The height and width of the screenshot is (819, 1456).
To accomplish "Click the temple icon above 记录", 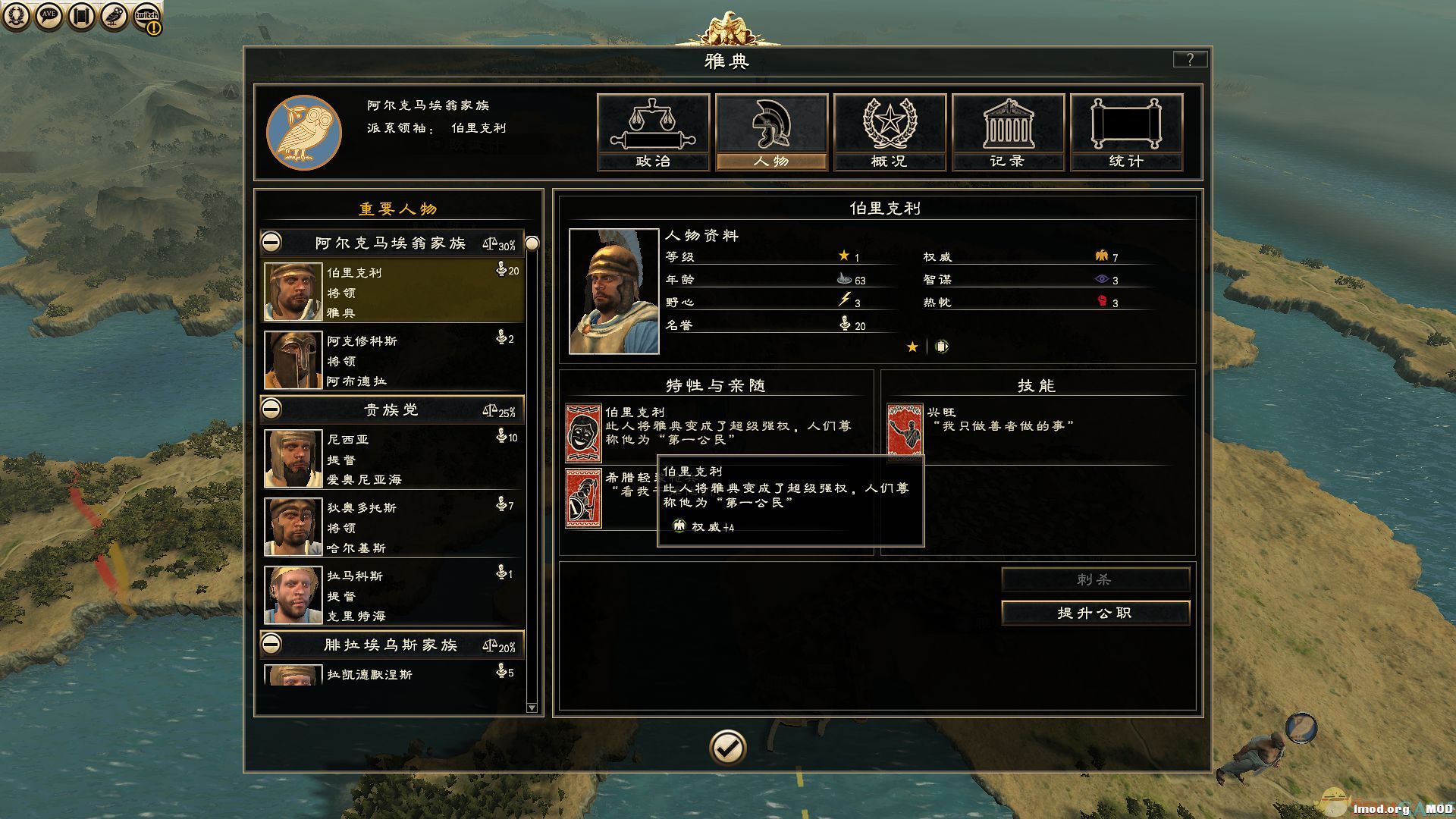I will point(1007,121).
